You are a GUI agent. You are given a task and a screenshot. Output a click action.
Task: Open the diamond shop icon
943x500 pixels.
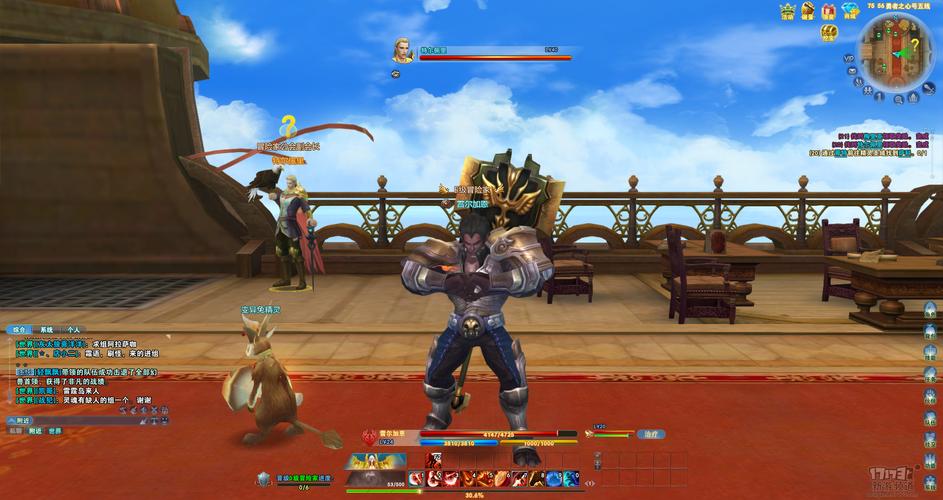(x=850, y=11)
